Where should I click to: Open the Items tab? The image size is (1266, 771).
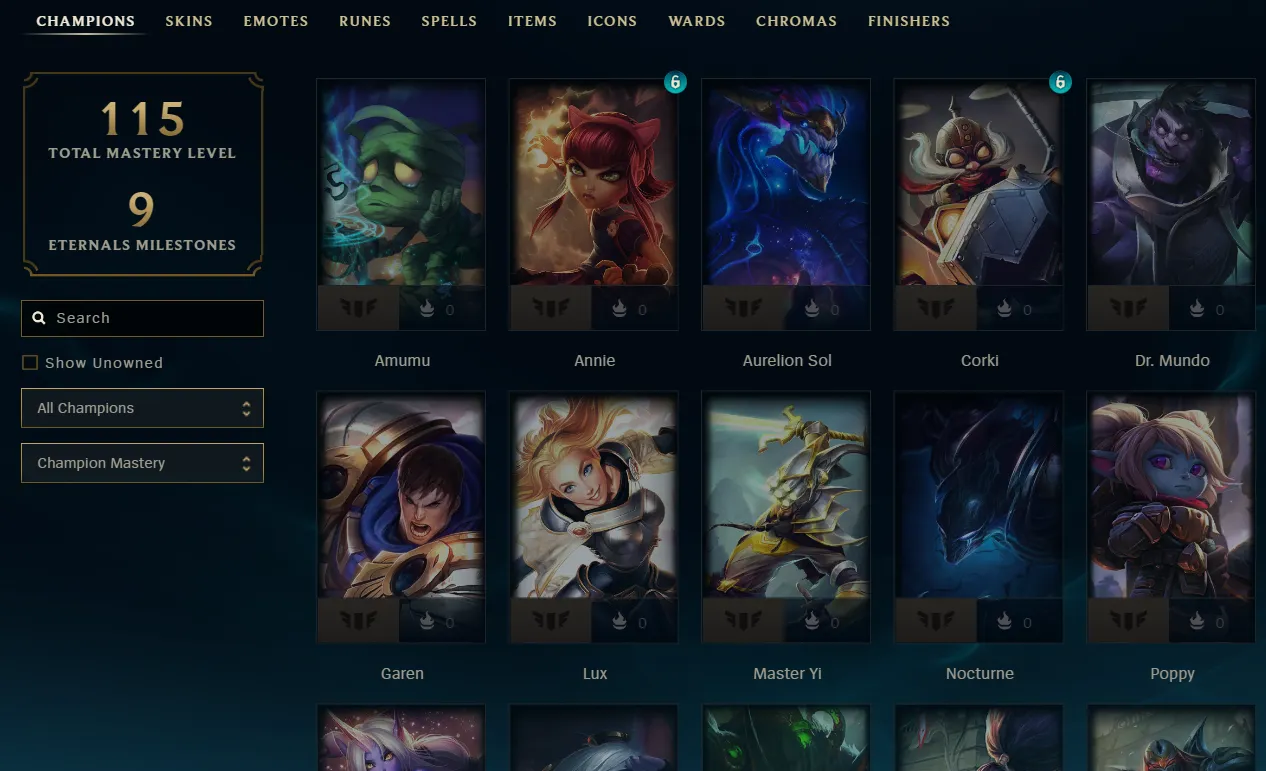532,21
